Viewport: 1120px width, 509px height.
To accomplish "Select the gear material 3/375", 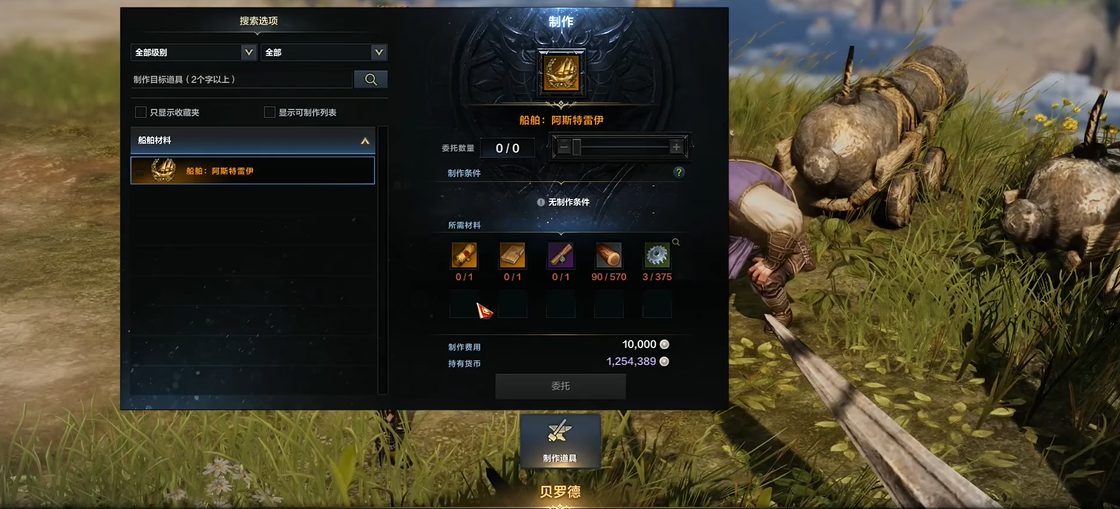I will point(657,255).
